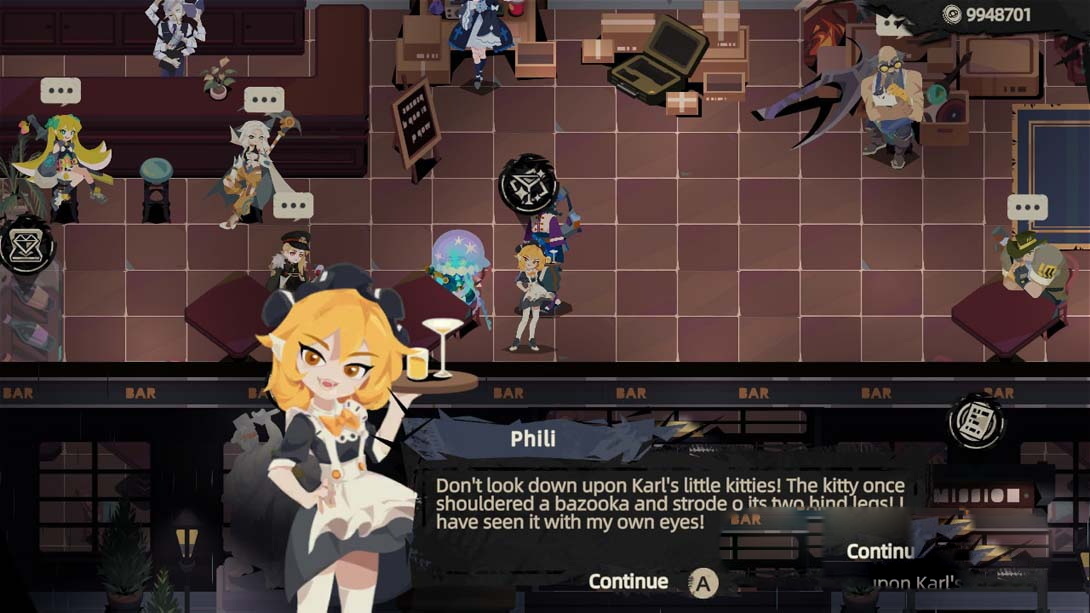1090x613 pixels.
Task: Open the mission document icon
Action: click(975, 421)
